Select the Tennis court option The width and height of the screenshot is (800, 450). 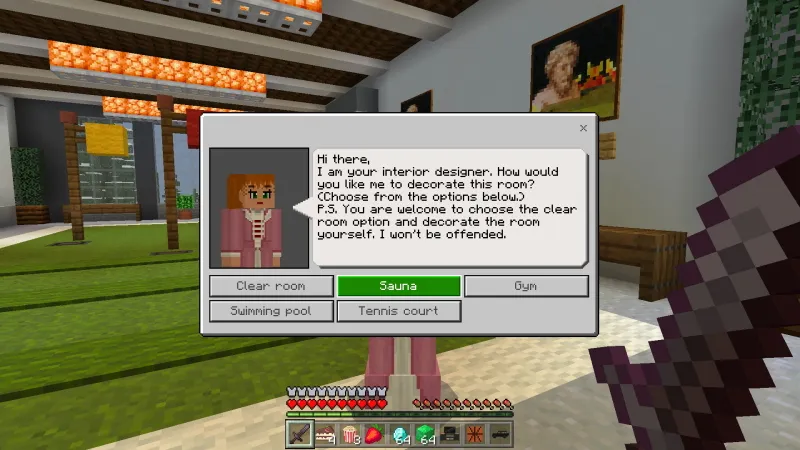(398, 311)
